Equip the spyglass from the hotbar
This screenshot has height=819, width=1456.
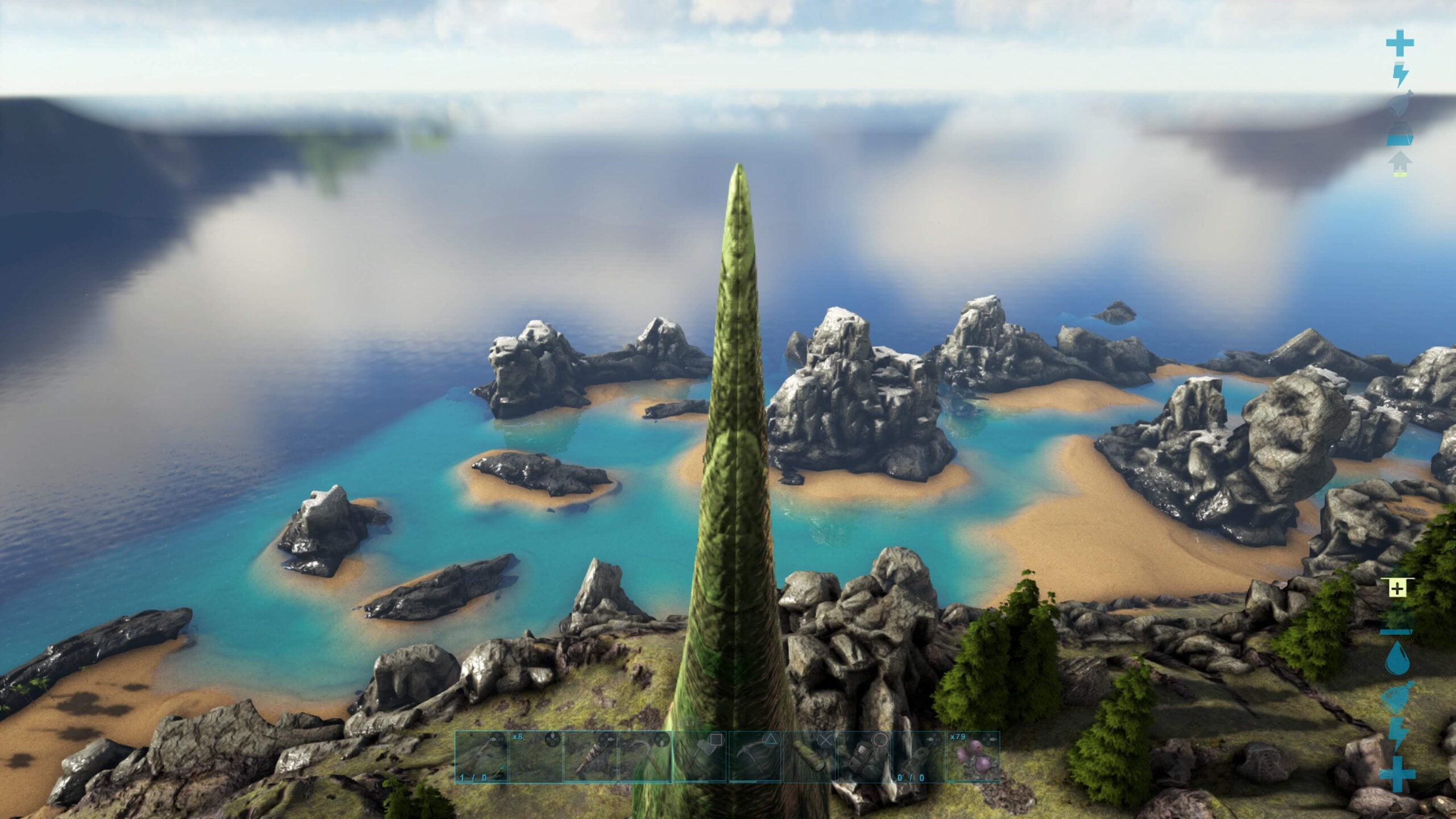pos(809,757)
